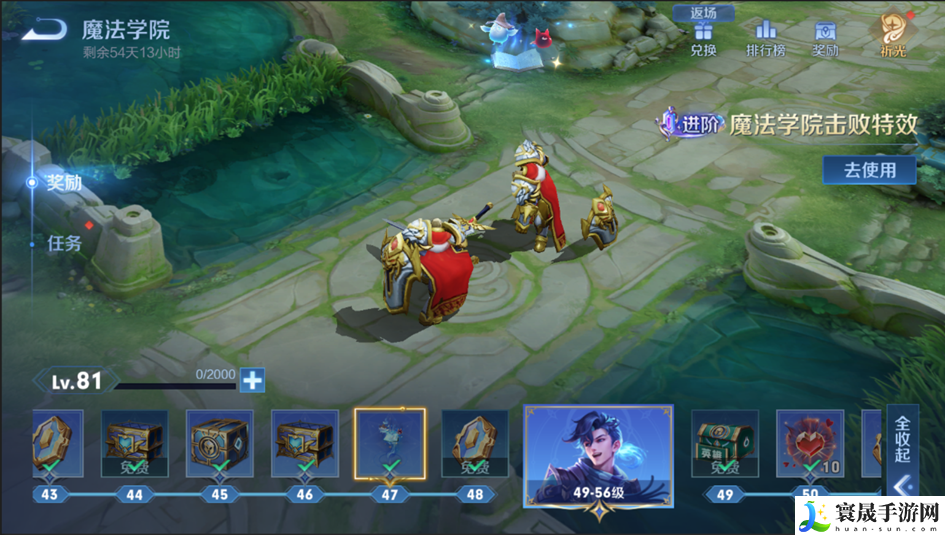Open the 兑换 exchange shop
Screen dimensions: 945x535
tap(703, 39)
